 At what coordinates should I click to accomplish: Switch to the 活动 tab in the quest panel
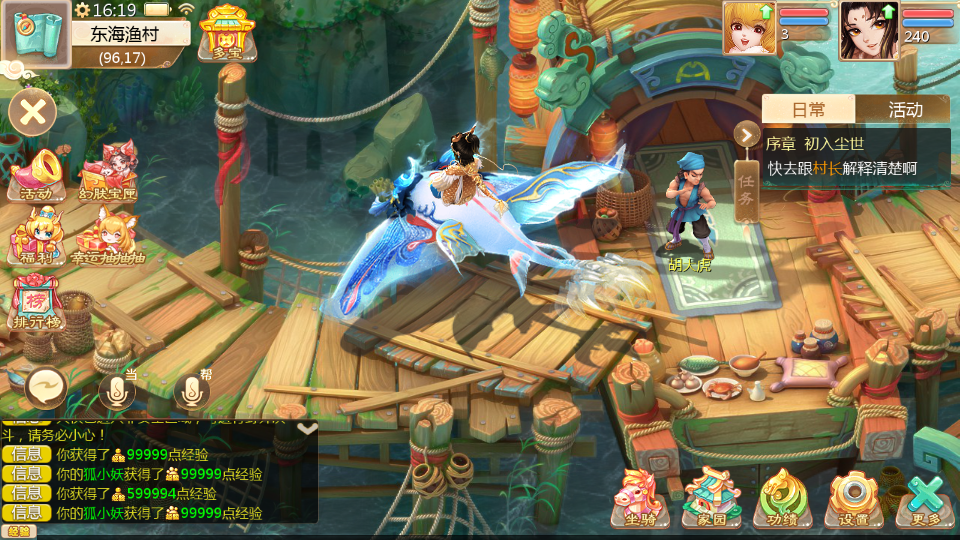904,109
